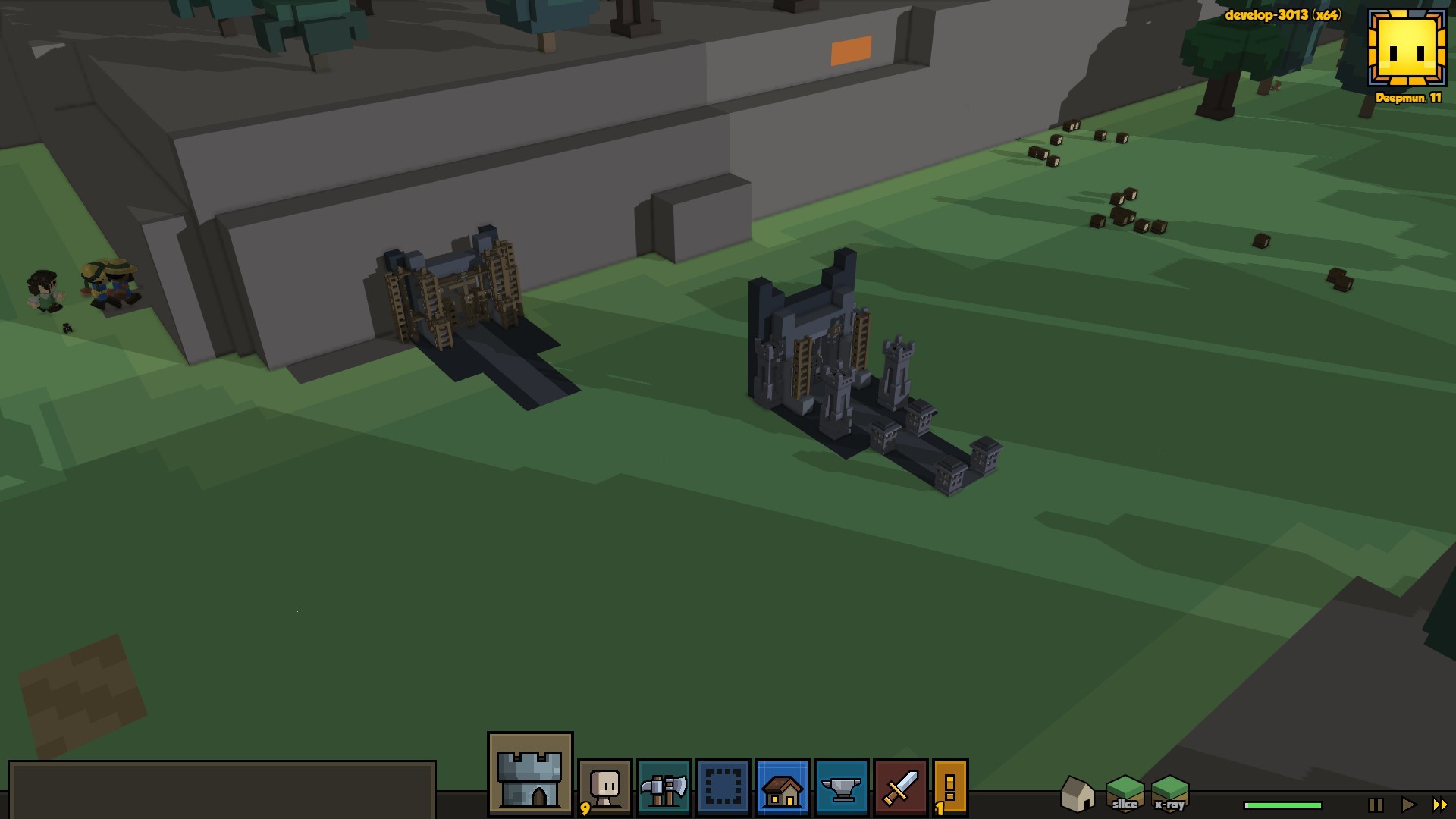Select the dotted square zones tool
This screenshot has width=1456, height=819.
click(x=723, y=788)
